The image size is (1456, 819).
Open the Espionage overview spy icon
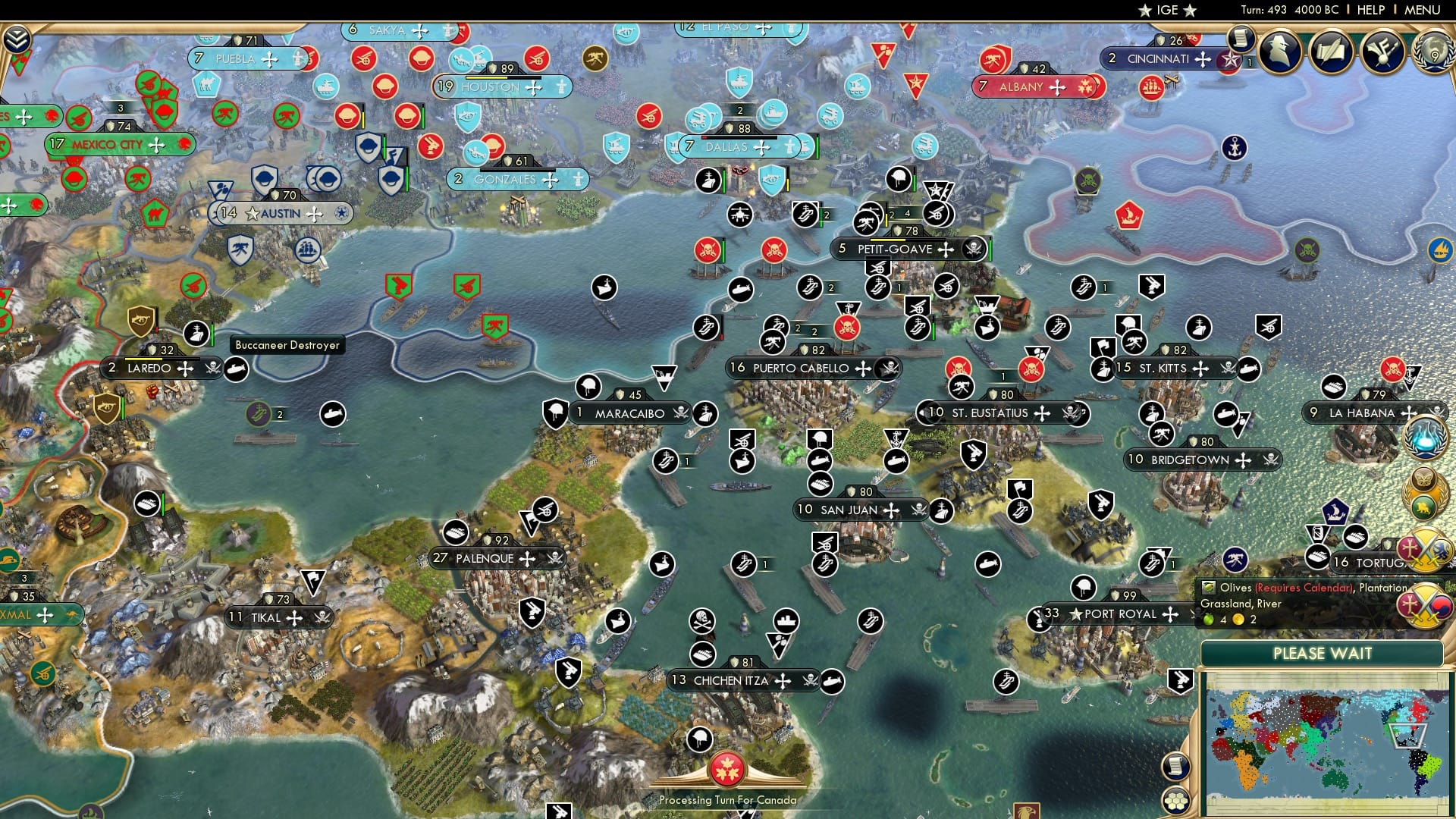1279,52
